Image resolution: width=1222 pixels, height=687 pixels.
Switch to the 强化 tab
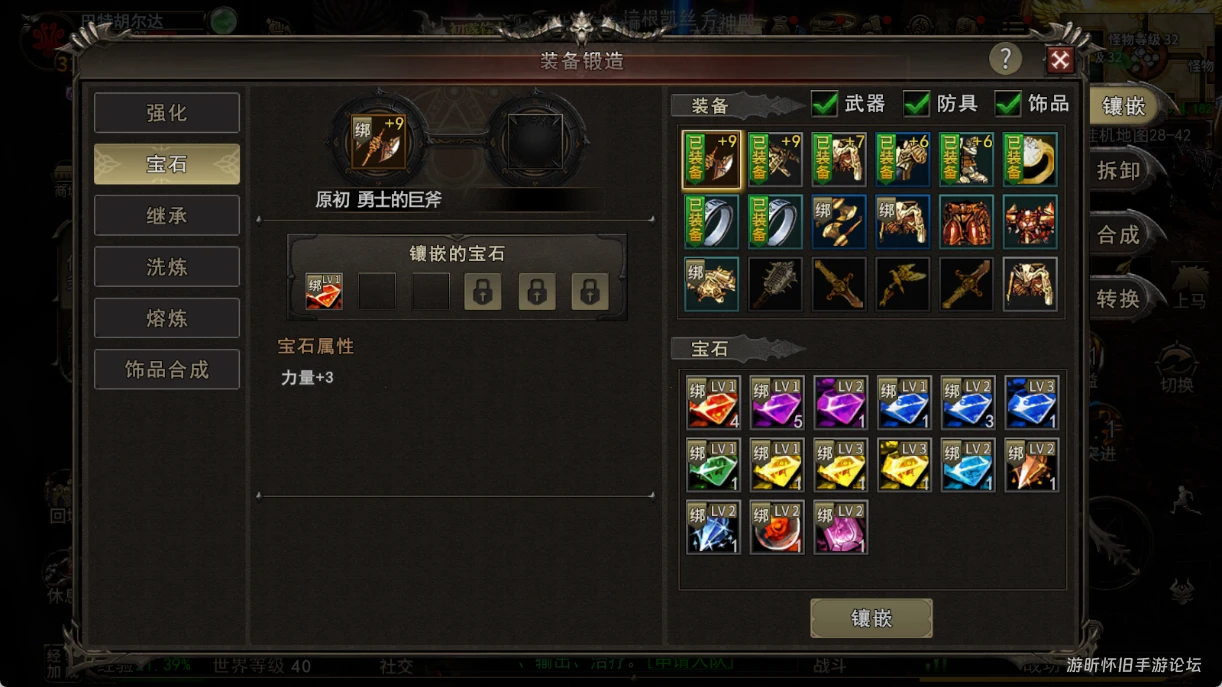point(167,113)
